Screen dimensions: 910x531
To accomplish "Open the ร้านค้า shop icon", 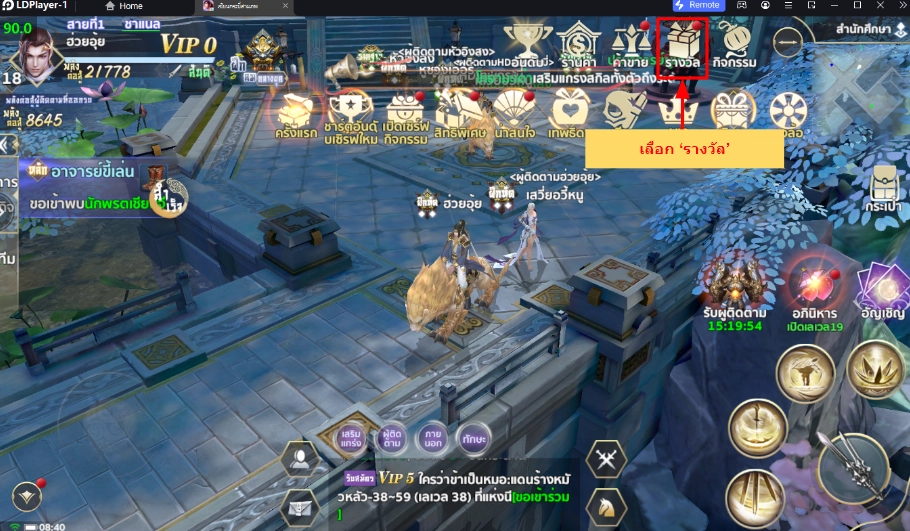I will [577, 47].
